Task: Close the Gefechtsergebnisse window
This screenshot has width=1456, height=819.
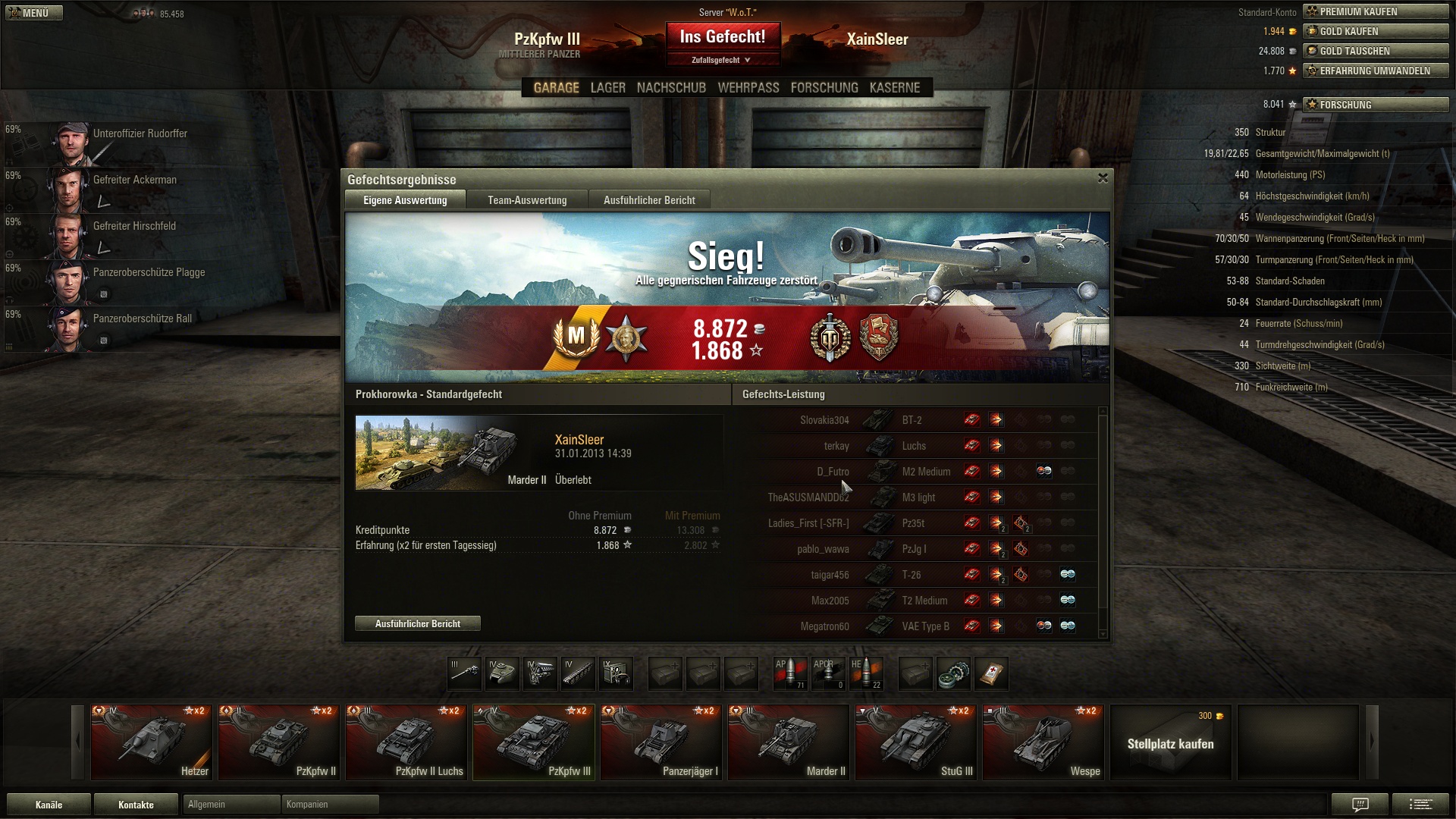Action: point(1103,178)
